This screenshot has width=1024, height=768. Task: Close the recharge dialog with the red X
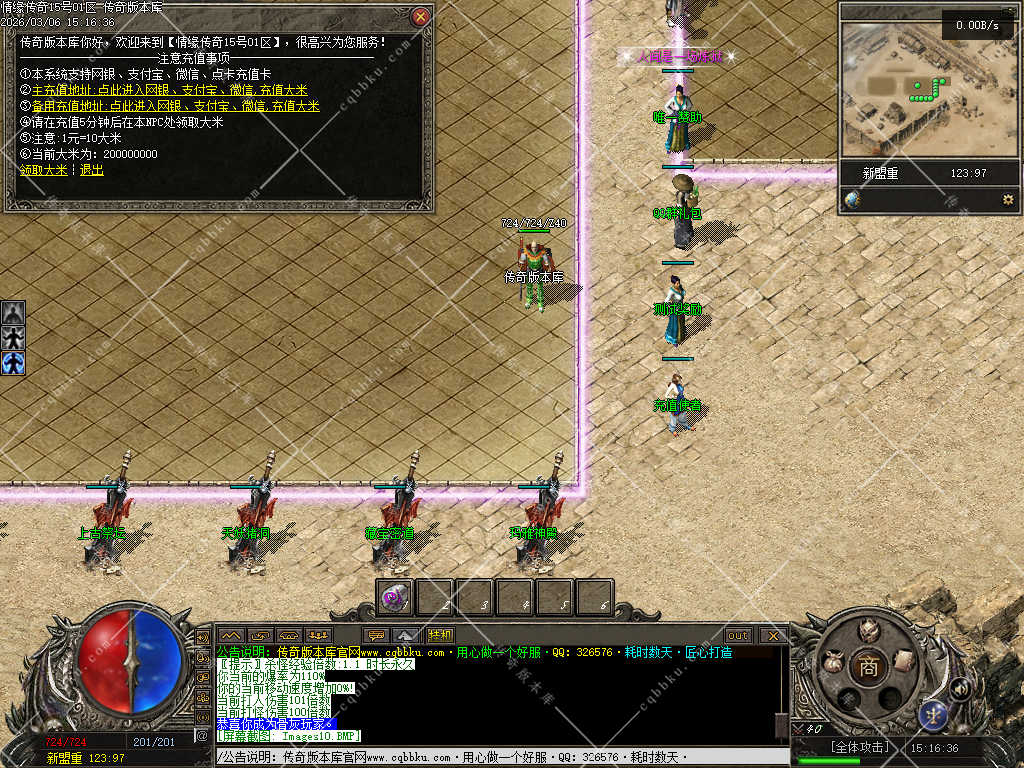(x=421, y=16)
